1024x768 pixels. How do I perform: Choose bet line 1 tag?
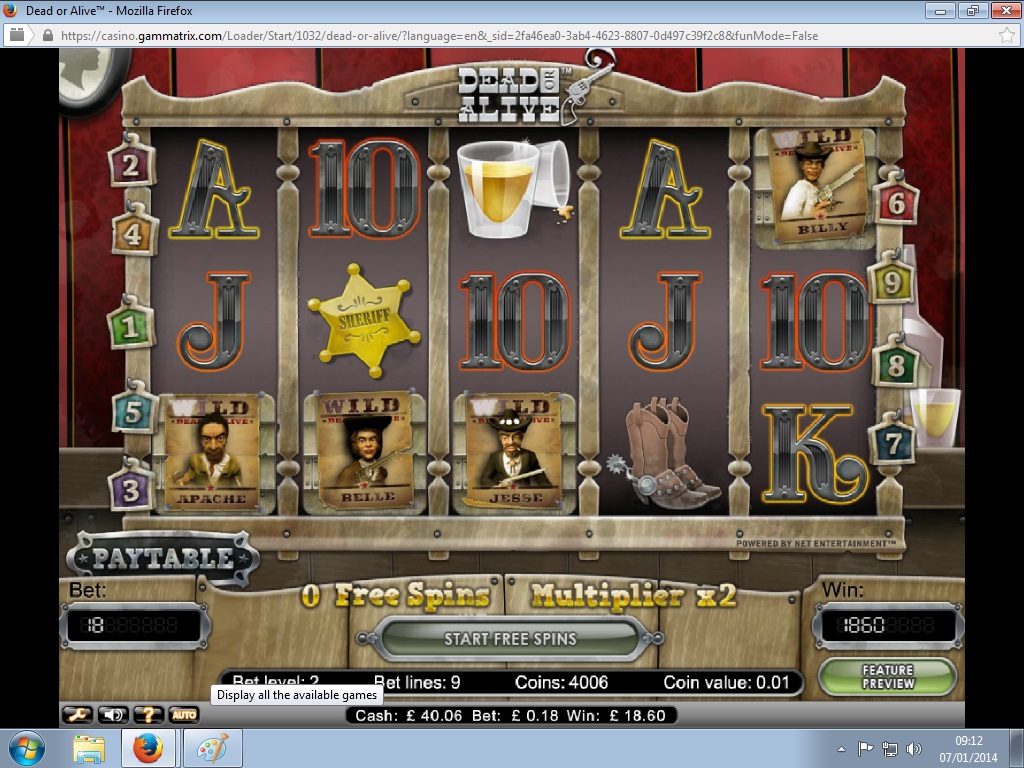129,326
